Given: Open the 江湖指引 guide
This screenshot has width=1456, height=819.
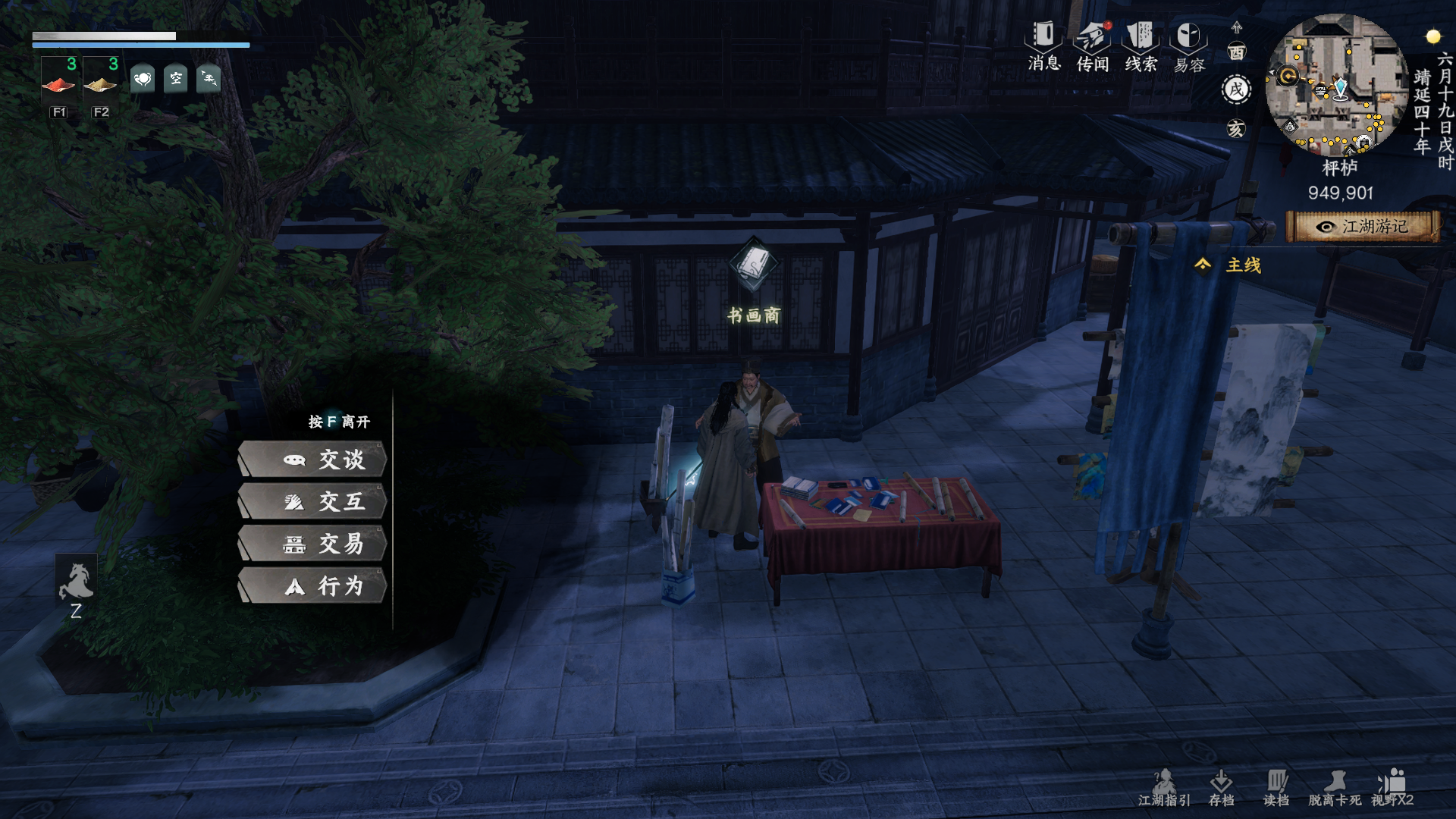Looking at the screenshot, I should [1164, 788].
